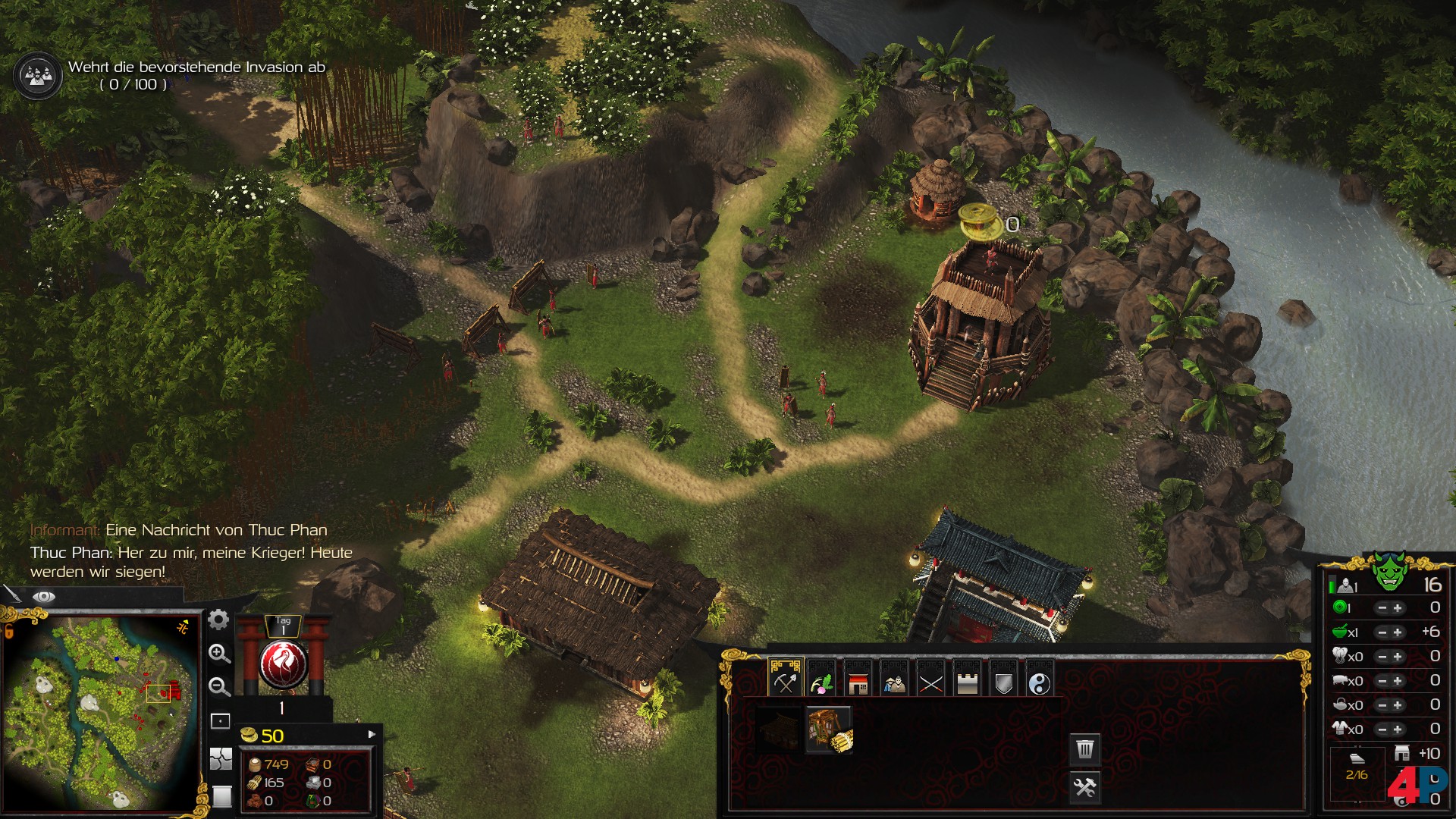Click on the minimap
Image resolution: width=1456 pixels, height=819 pixels.
(x=102, y=711)
